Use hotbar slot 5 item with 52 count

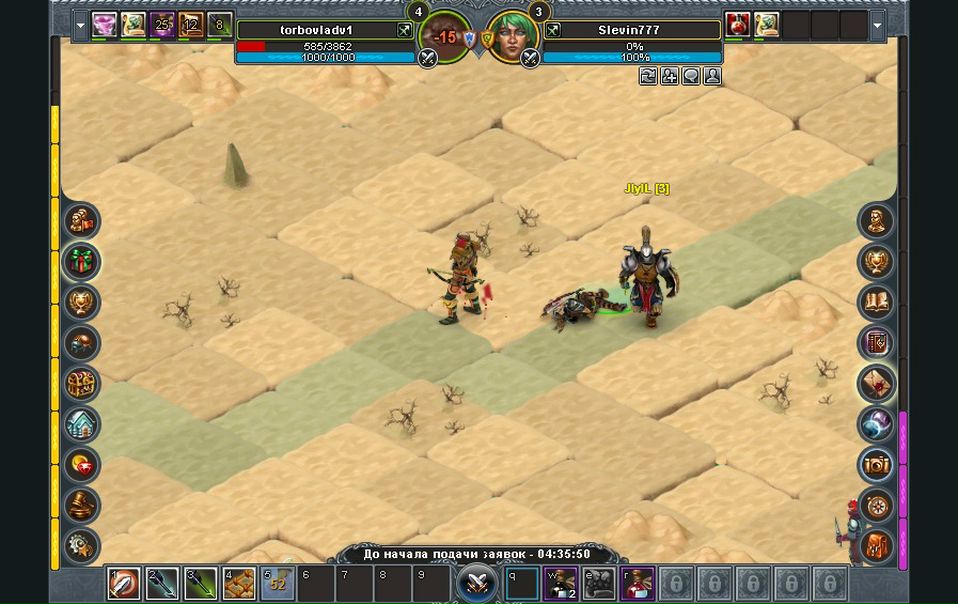(x=277, y=583)
